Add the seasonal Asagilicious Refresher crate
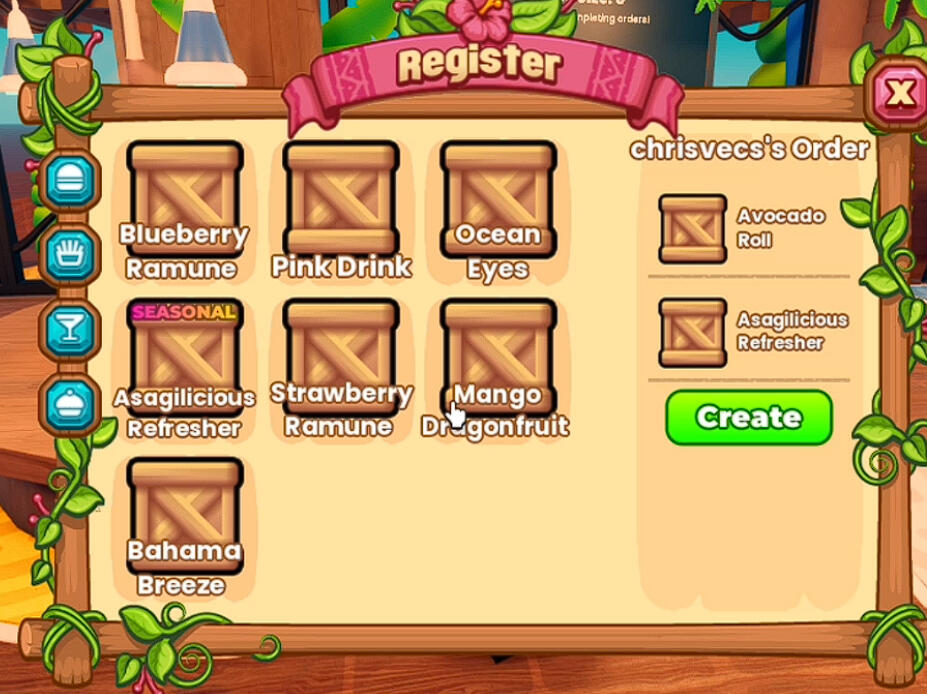Screen dimensions: 927x694 [x=185, y=357]
